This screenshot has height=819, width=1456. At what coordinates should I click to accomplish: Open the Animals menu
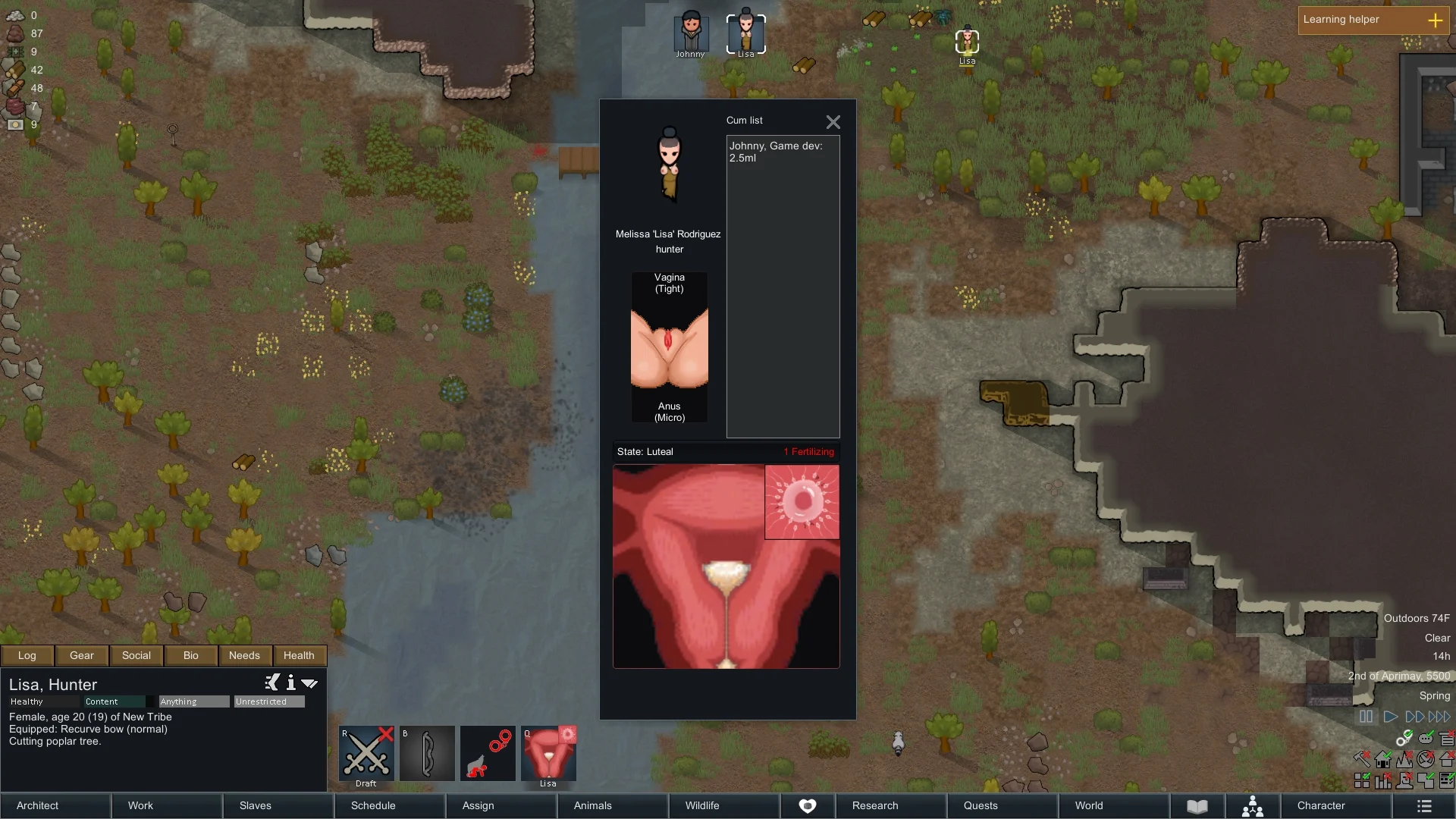click(613, 805)
